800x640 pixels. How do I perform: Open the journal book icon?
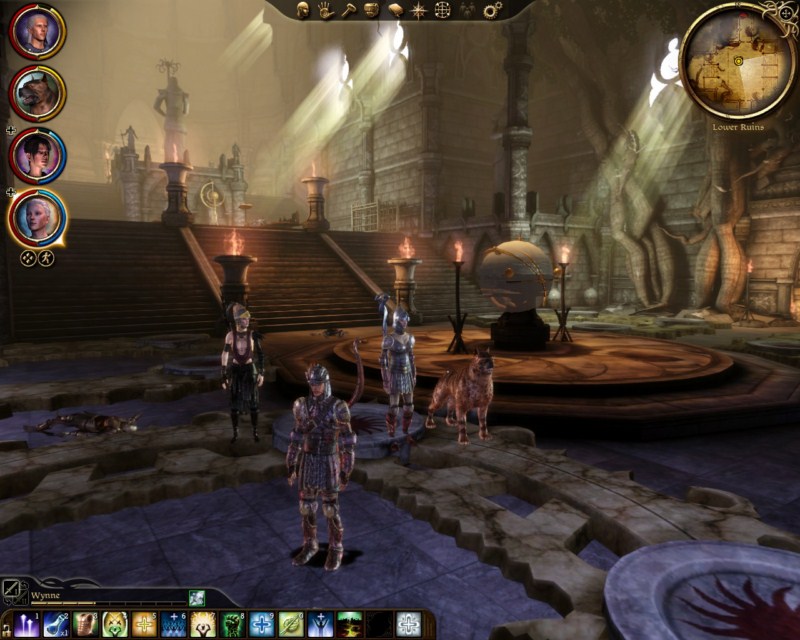(395, 10)
